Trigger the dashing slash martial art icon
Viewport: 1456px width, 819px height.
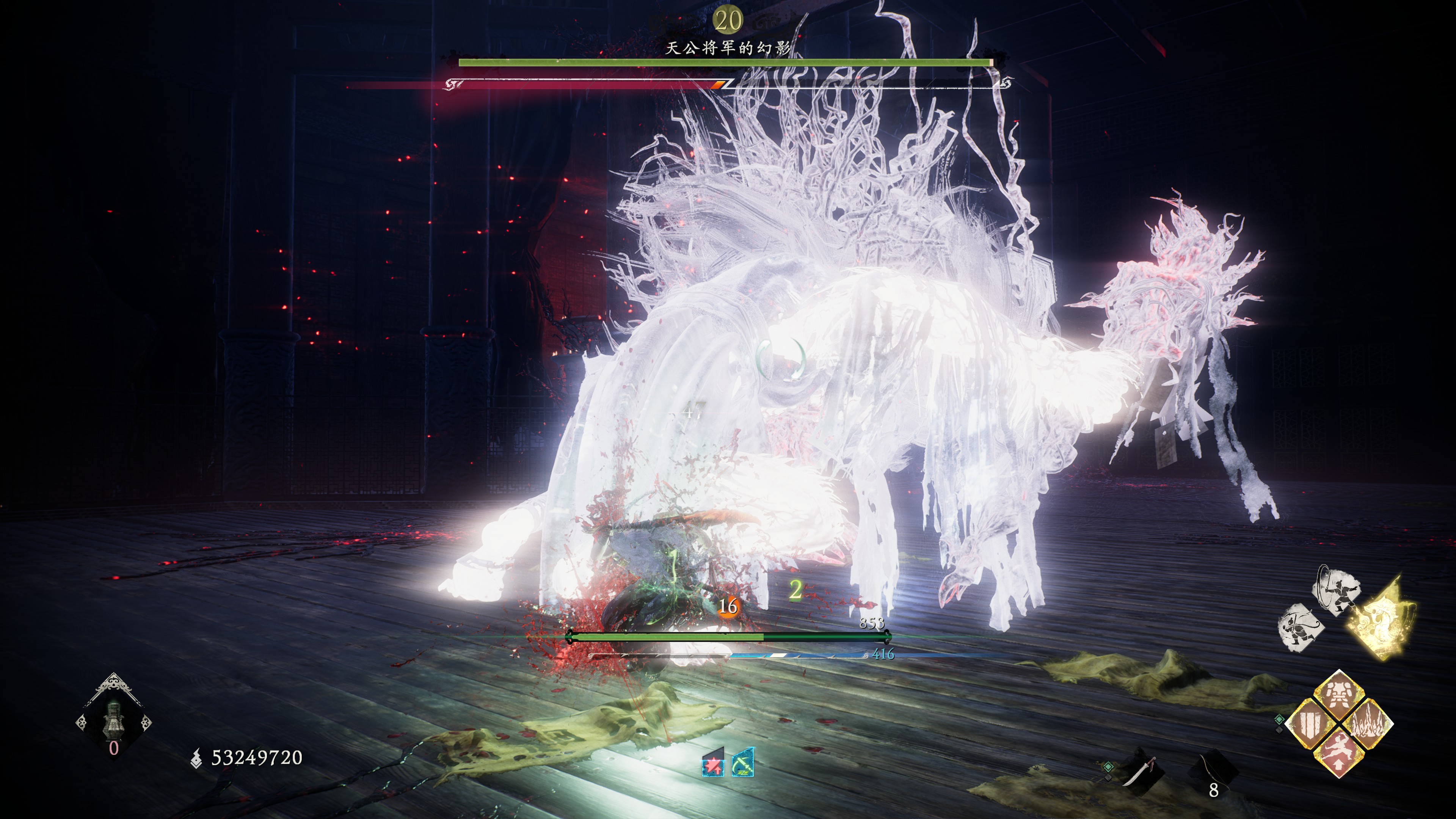[x=1301, y=628]
